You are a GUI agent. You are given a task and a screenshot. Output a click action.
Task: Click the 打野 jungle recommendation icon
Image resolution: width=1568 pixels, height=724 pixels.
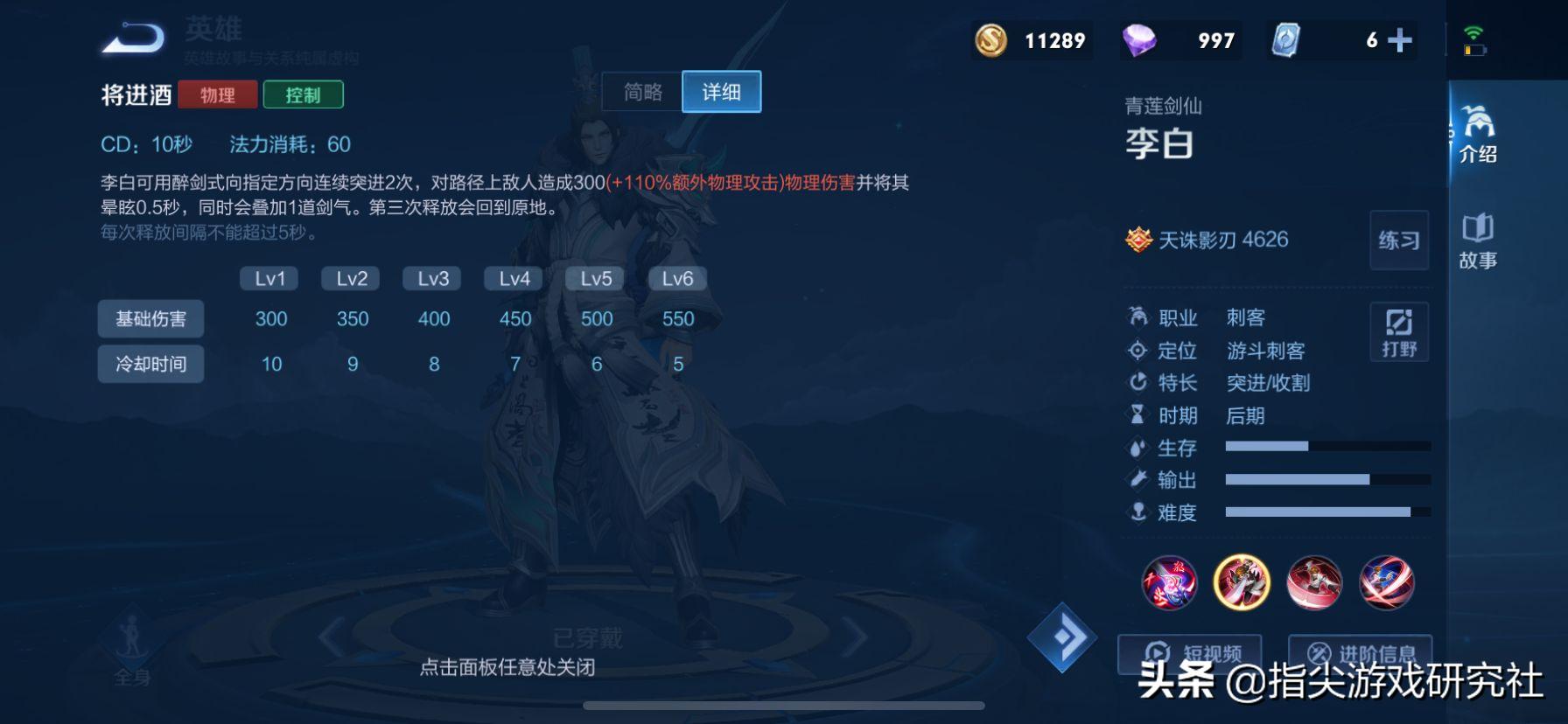1399,332
